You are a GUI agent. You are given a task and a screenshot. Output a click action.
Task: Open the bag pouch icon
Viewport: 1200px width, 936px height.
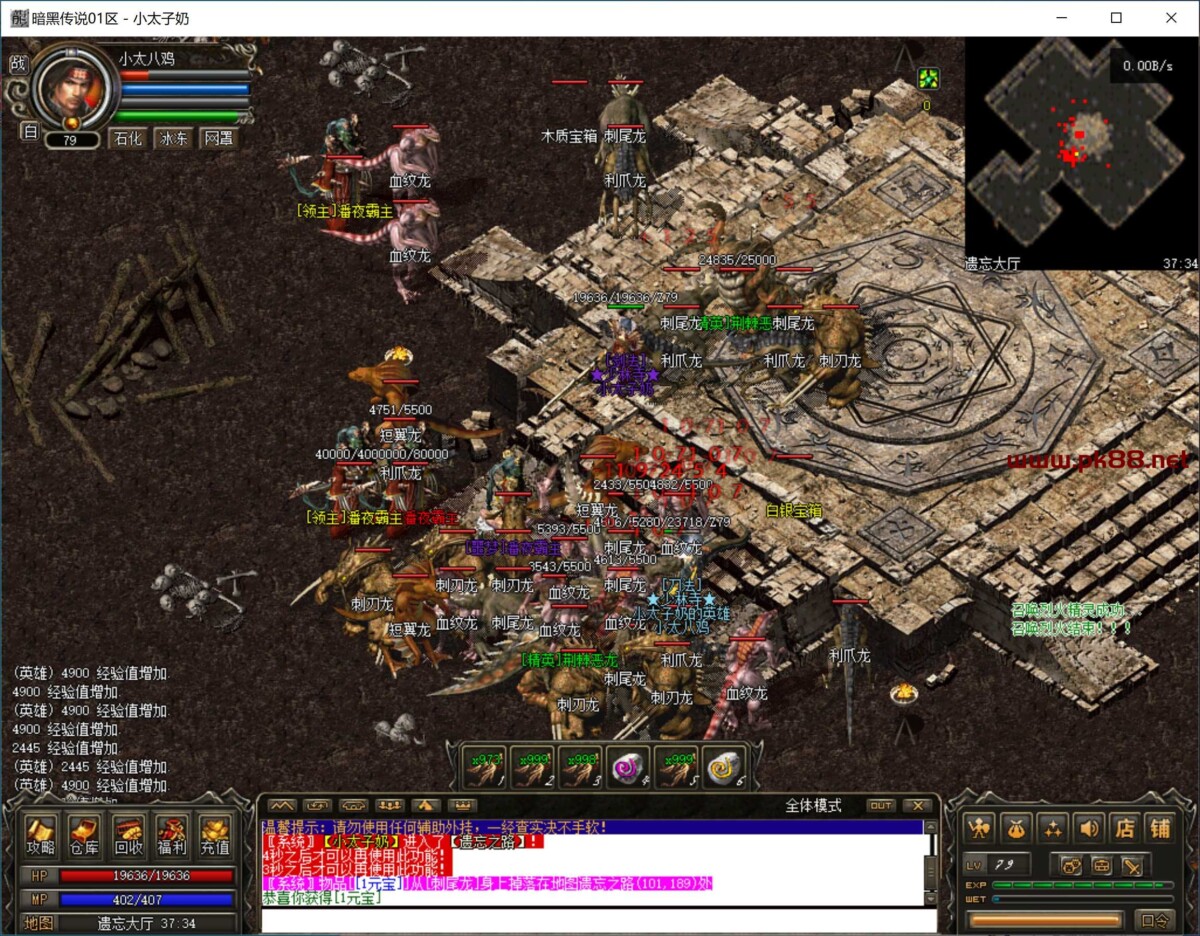tap(1016, 827)
